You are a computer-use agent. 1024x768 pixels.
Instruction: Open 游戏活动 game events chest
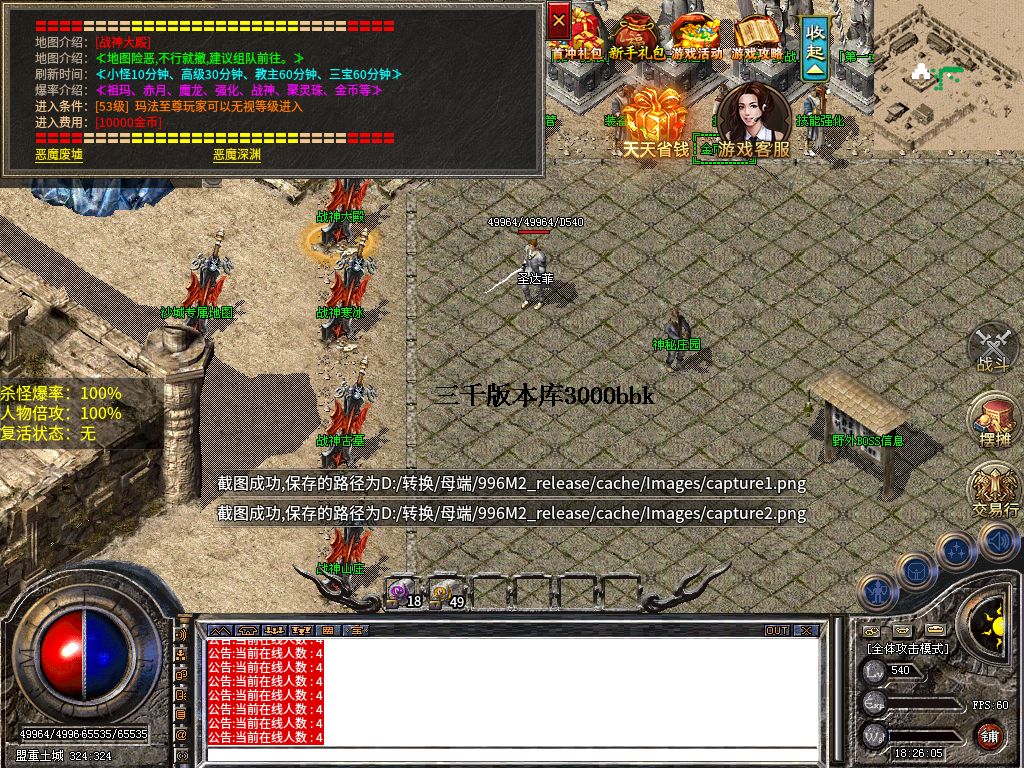point(695,35)
